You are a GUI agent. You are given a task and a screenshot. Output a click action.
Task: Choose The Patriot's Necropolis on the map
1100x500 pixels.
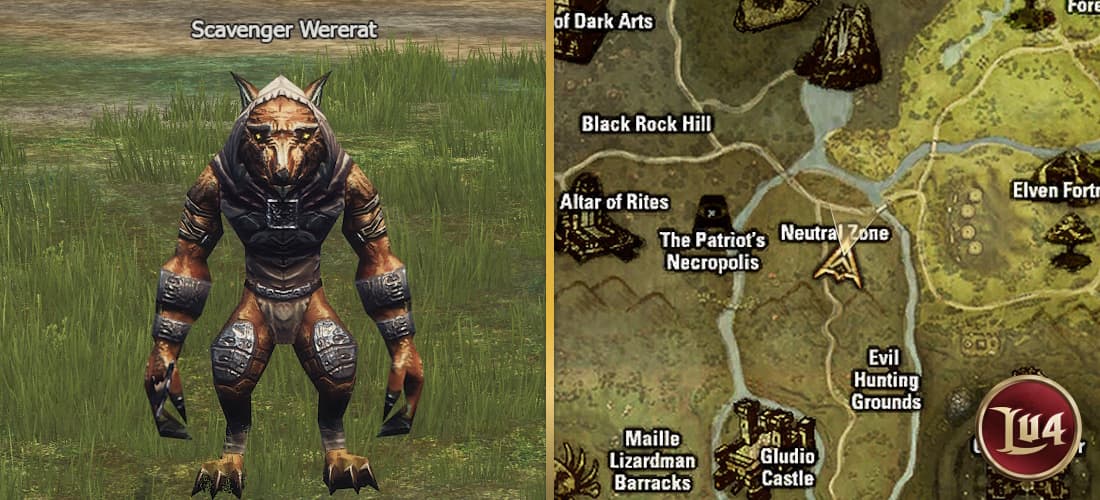712,251
